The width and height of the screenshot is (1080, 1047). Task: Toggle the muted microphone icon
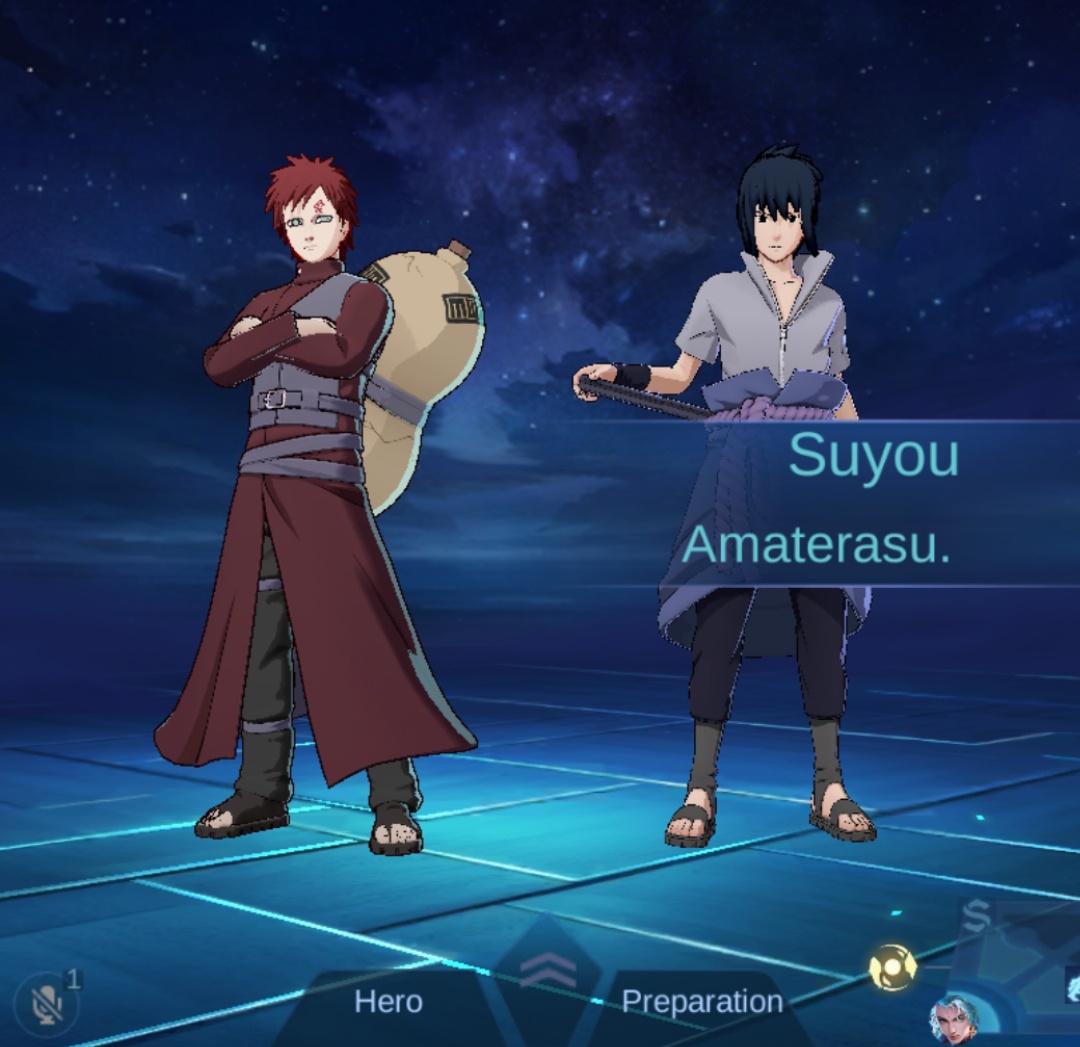[x=46, y=1004]
